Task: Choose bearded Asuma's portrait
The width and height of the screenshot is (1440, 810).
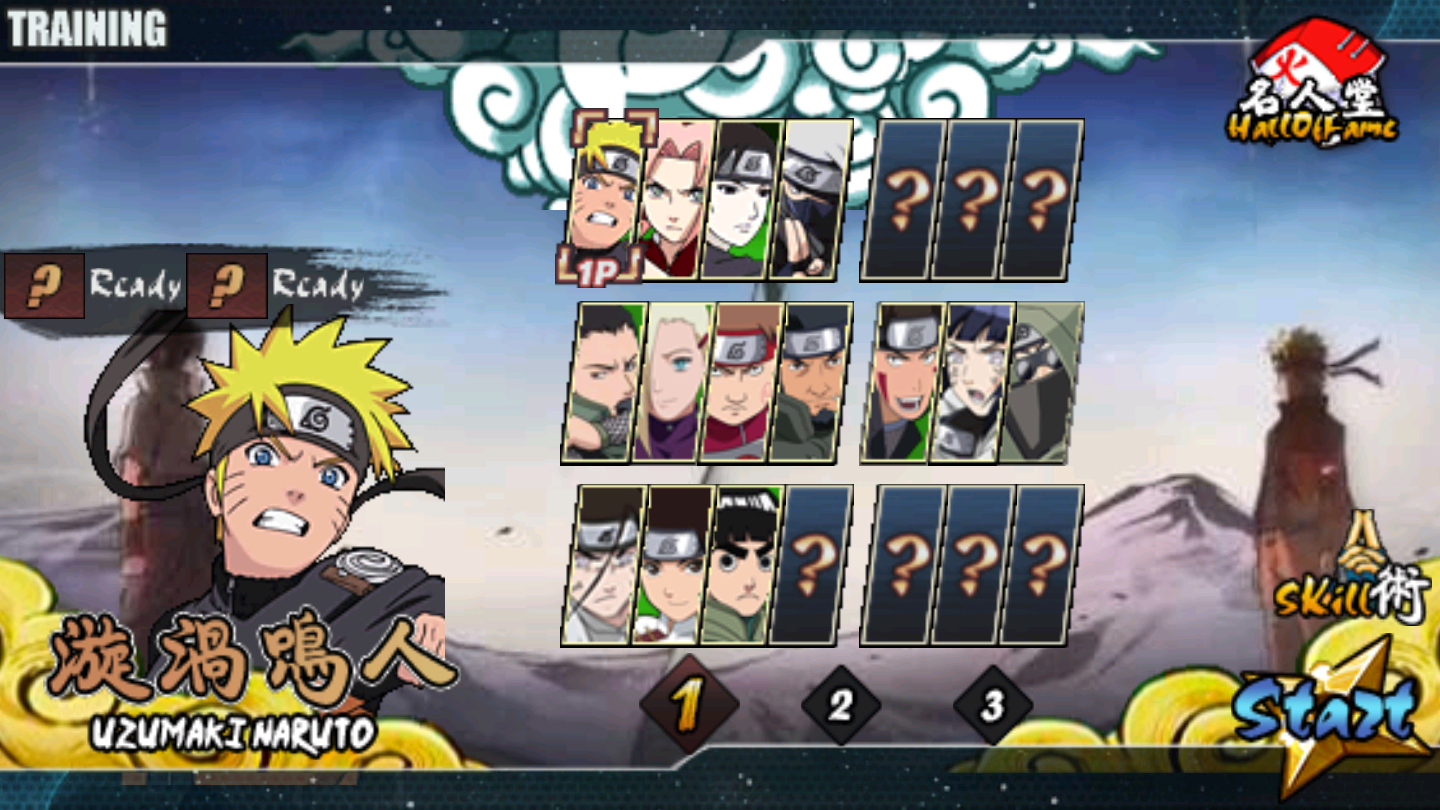Action: point(811,382)
